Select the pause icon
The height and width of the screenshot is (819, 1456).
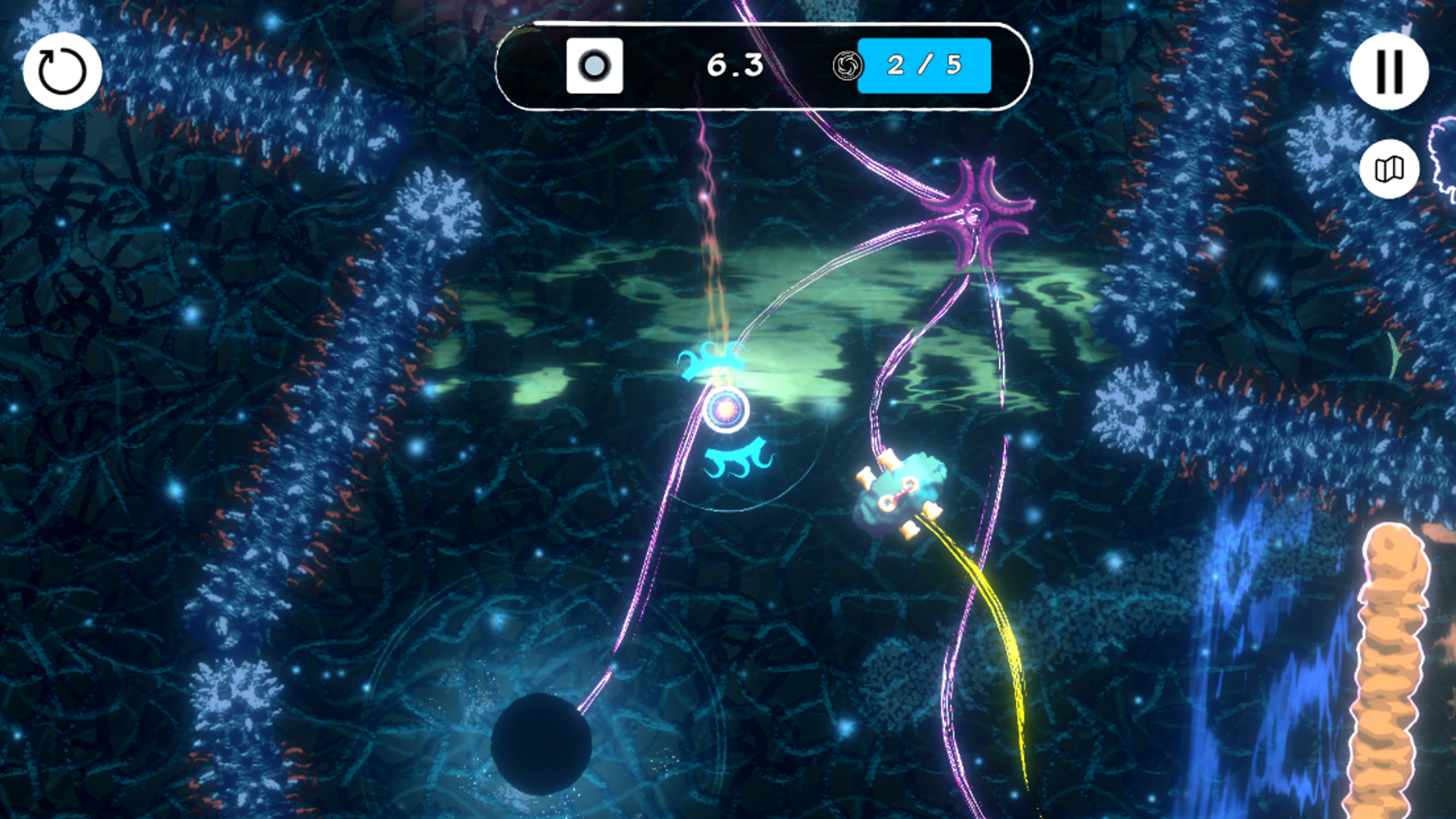1389,70
